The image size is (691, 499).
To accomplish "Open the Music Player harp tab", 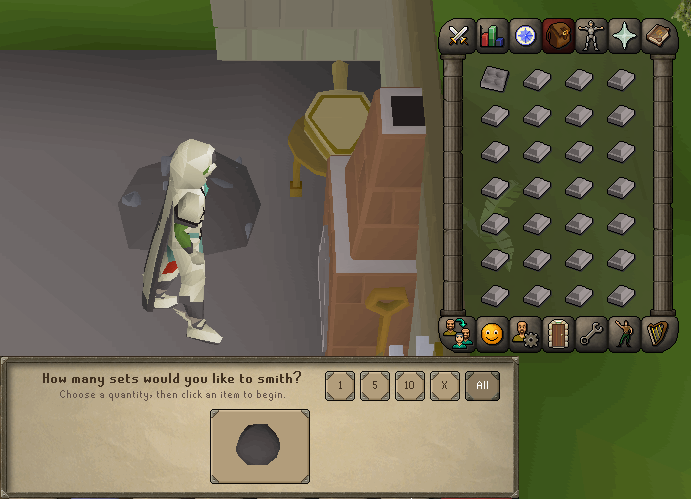I will click(x=656, y=334).
